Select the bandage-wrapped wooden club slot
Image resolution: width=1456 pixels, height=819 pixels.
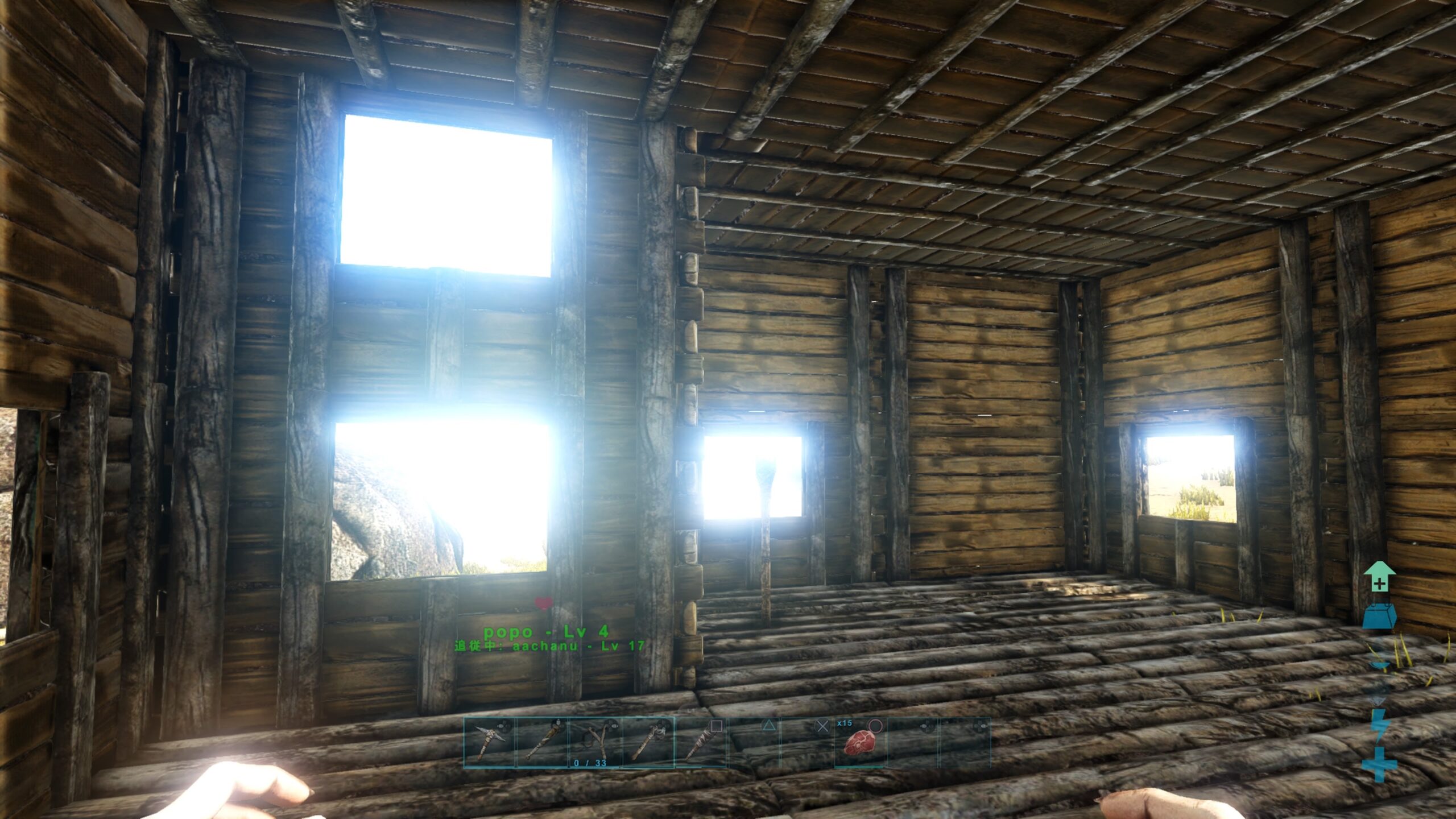(701, 743)
